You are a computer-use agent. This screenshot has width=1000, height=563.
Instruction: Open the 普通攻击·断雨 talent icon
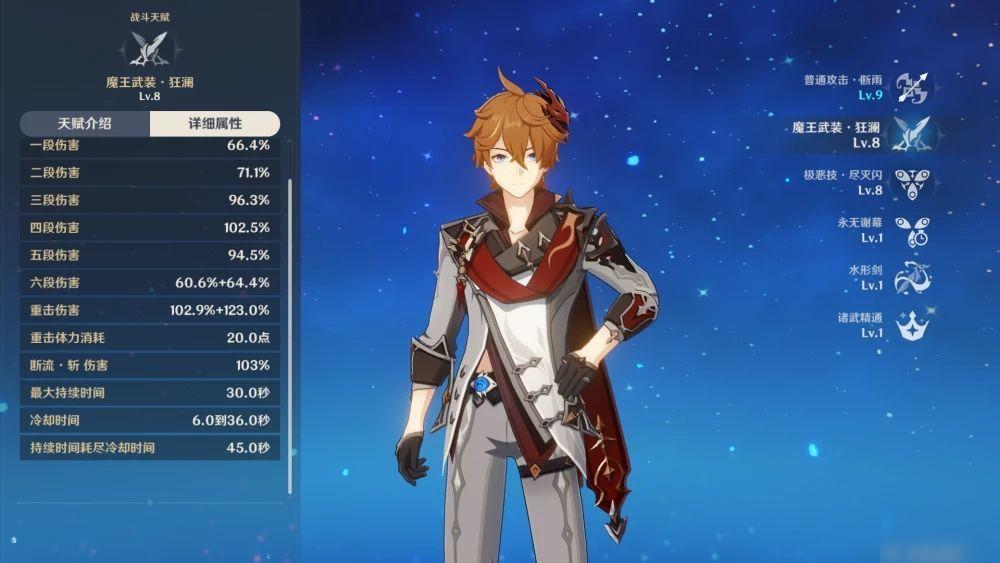[x=911, y=87]
